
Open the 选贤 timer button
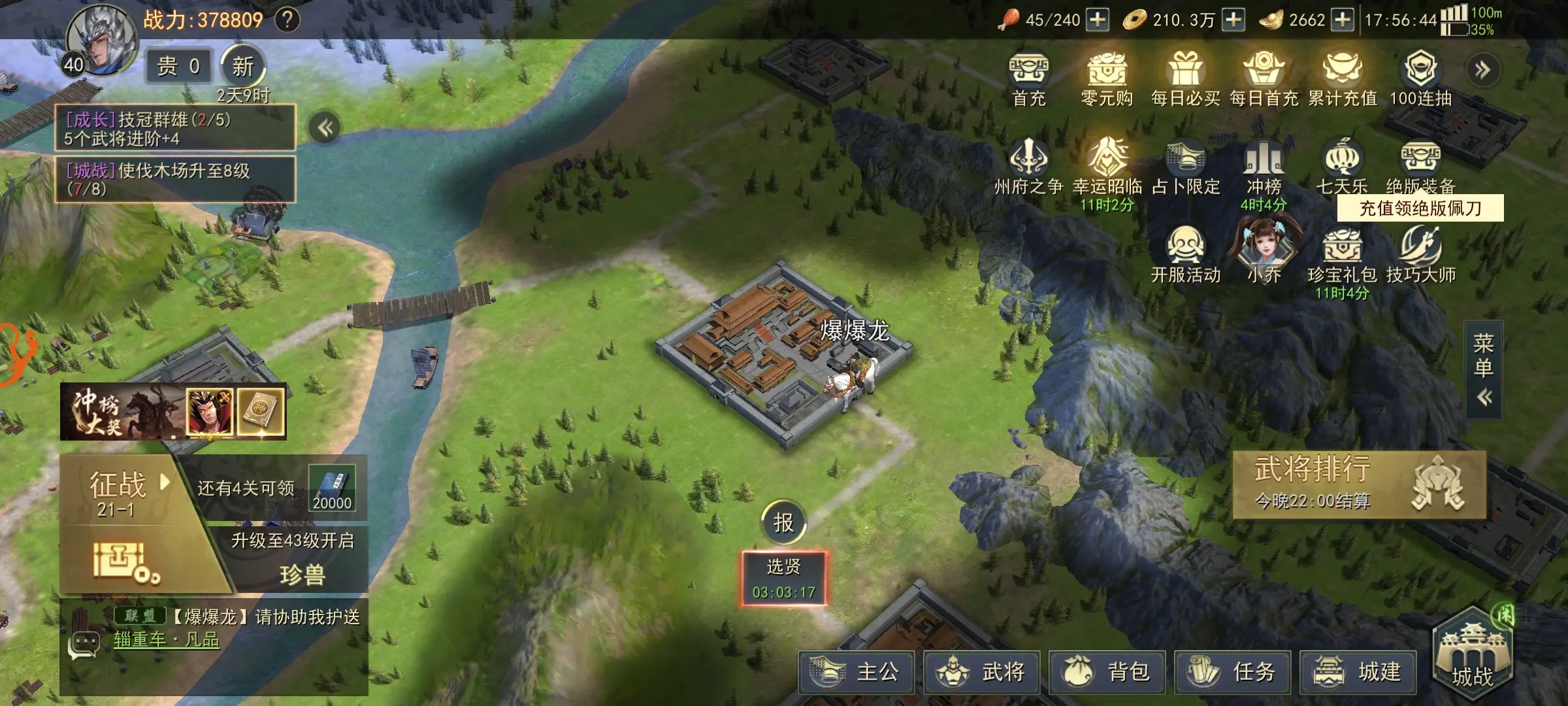point(783,579)
